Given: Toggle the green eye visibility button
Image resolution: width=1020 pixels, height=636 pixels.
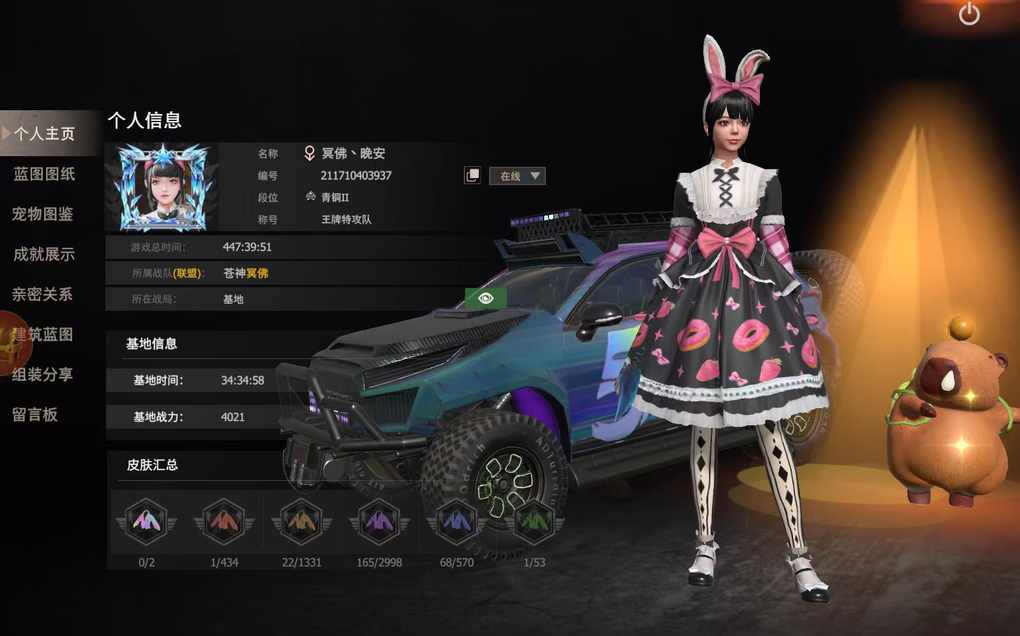Looking at the screenshot, I should 486,298.
